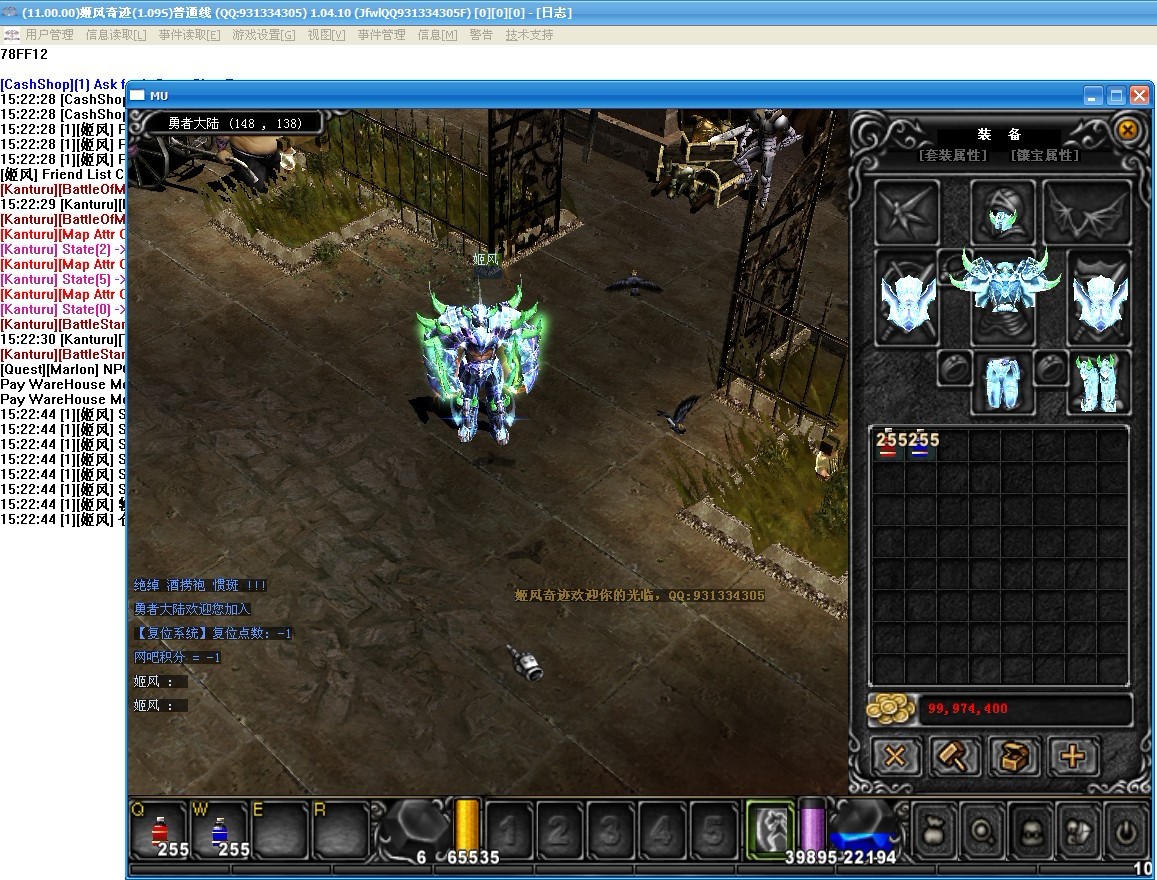This screenshot has height=880, width=1157.
Task: Click the gold plus button in inventory
Action: point(1073,756)
